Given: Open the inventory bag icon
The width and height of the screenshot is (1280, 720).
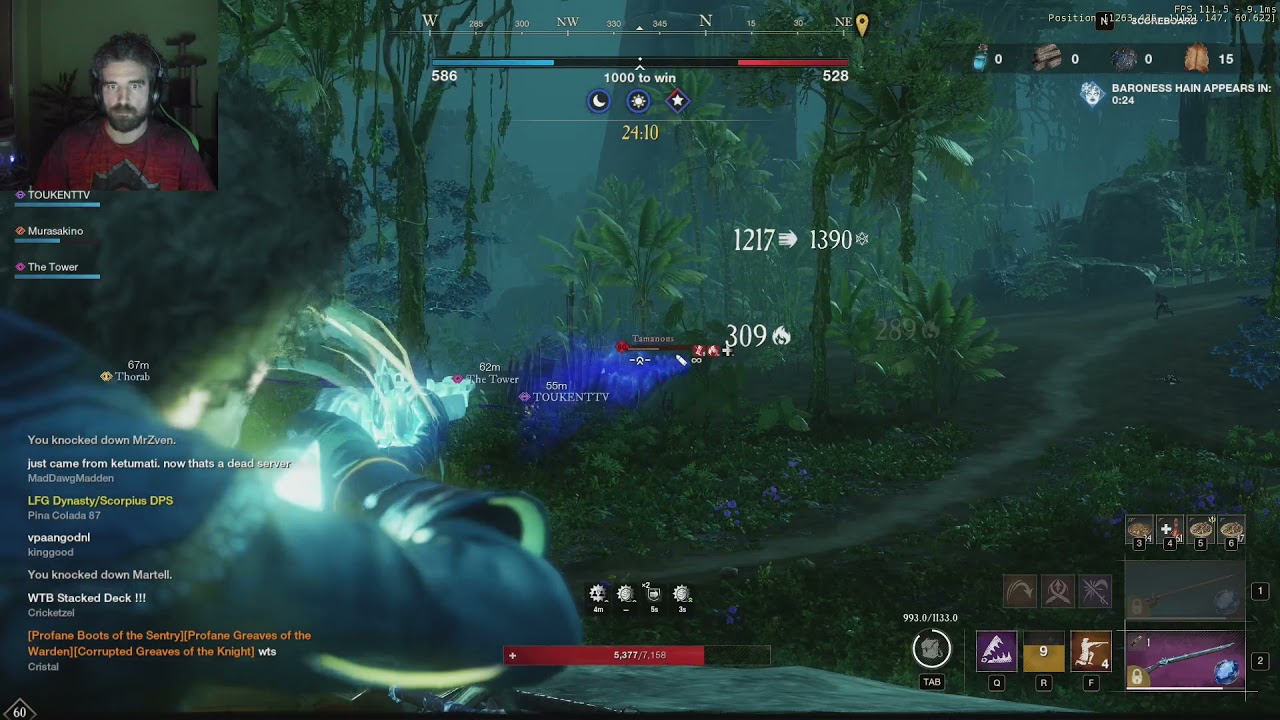Looking at the screenshot, I should point(931,650).
